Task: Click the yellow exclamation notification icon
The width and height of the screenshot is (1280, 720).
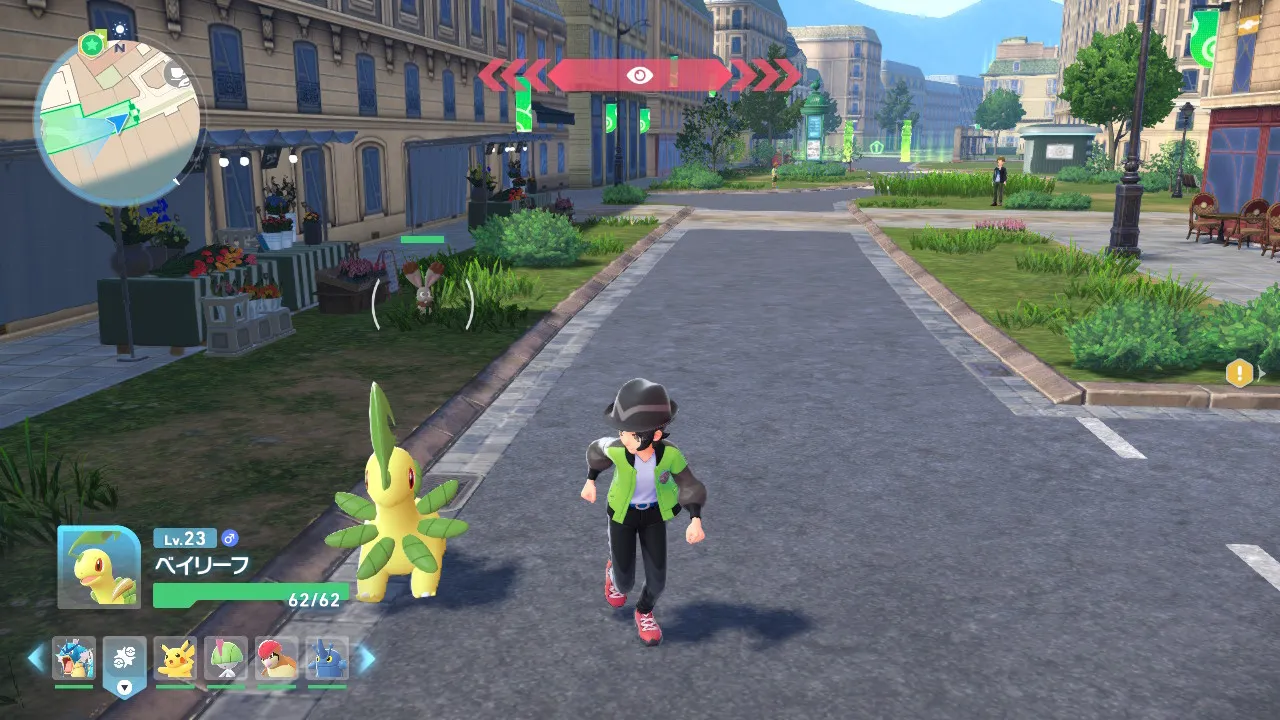Action: click(x=1239, y=373)
